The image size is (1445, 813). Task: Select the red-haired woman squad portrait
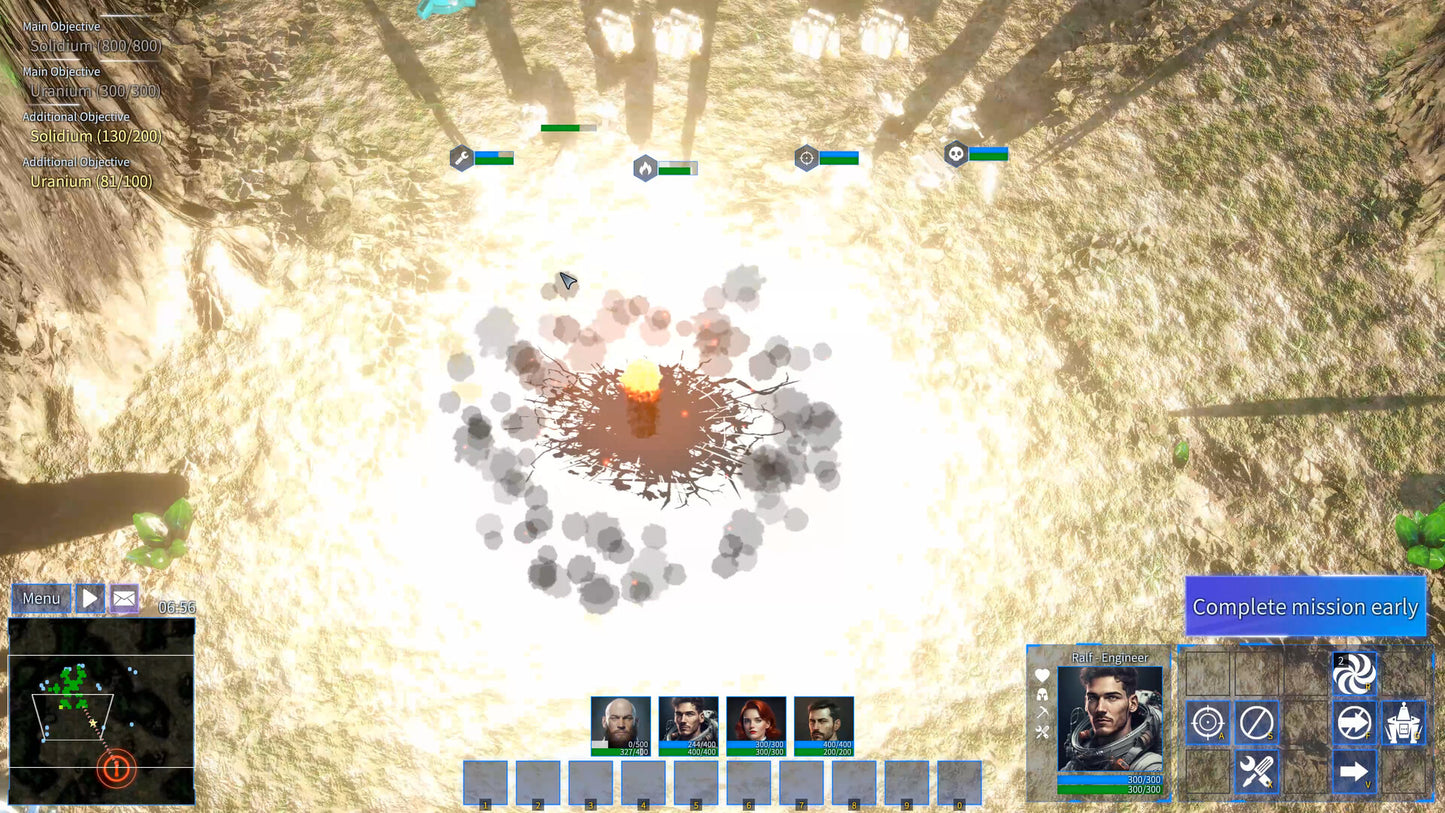tap(756, 726)
